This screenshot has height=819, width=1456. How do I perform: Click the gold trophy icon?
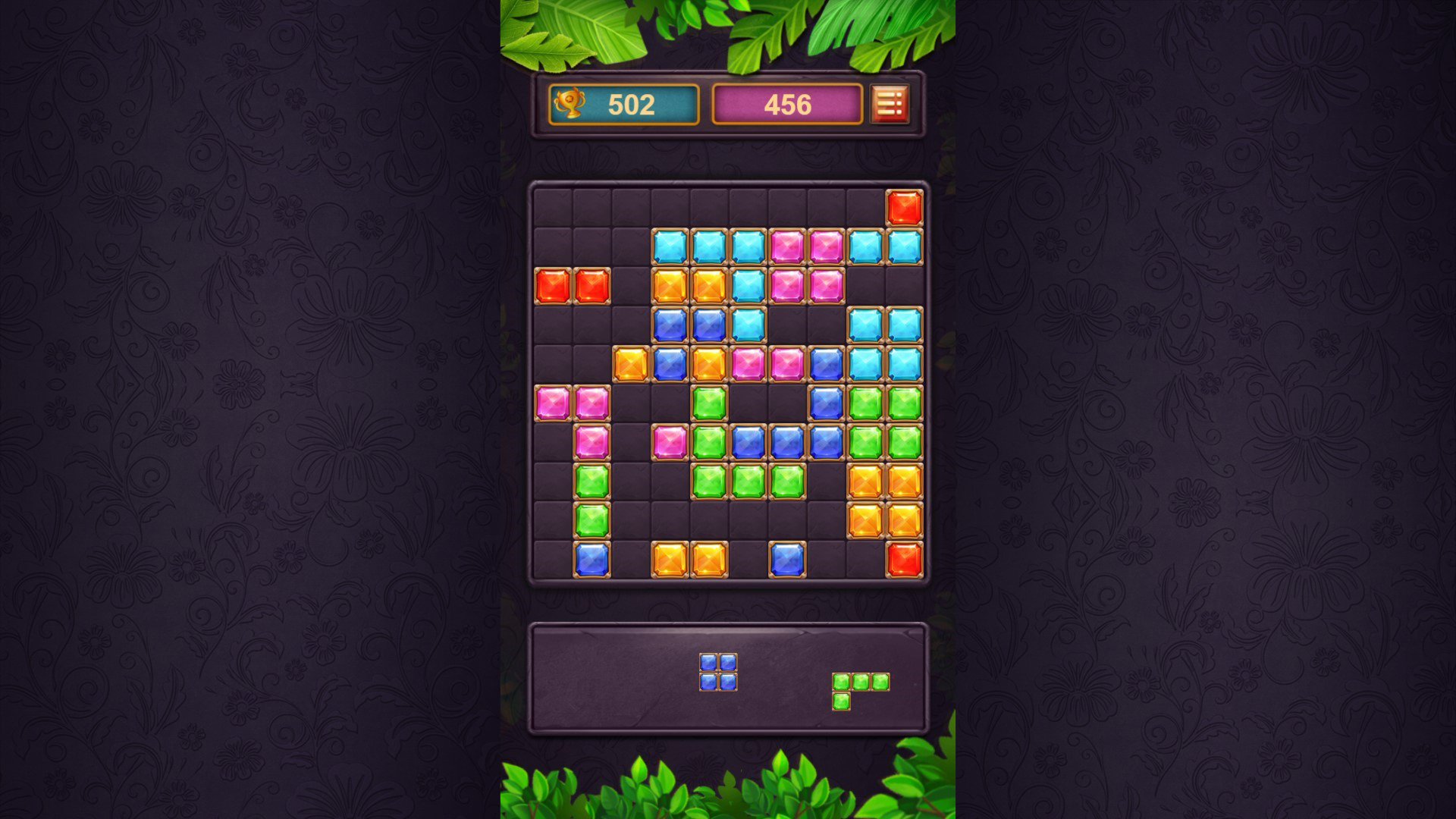pos(573,104)
